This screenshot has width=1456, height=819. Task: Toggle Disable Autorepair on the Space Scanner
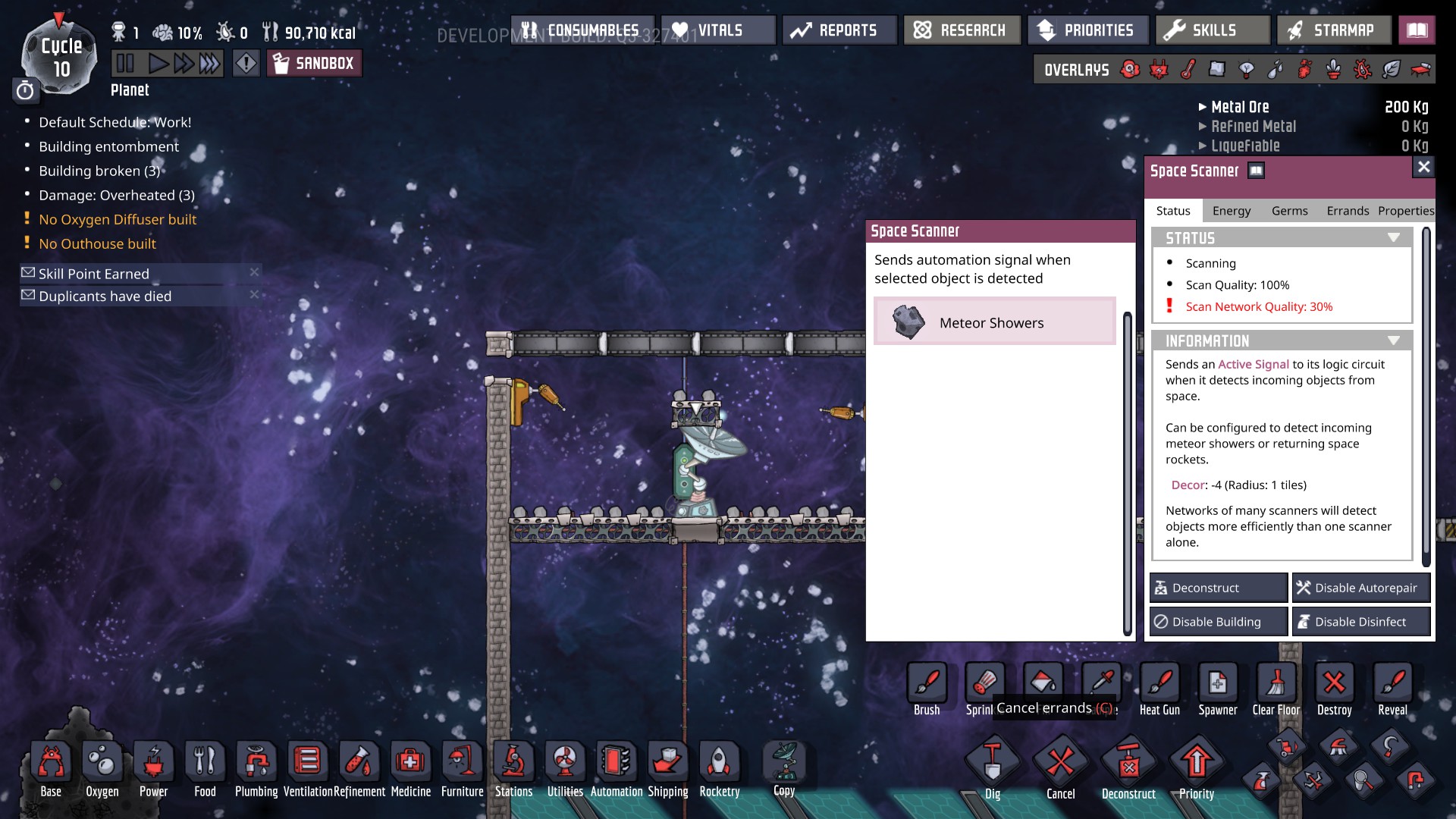coord(1361,587)
